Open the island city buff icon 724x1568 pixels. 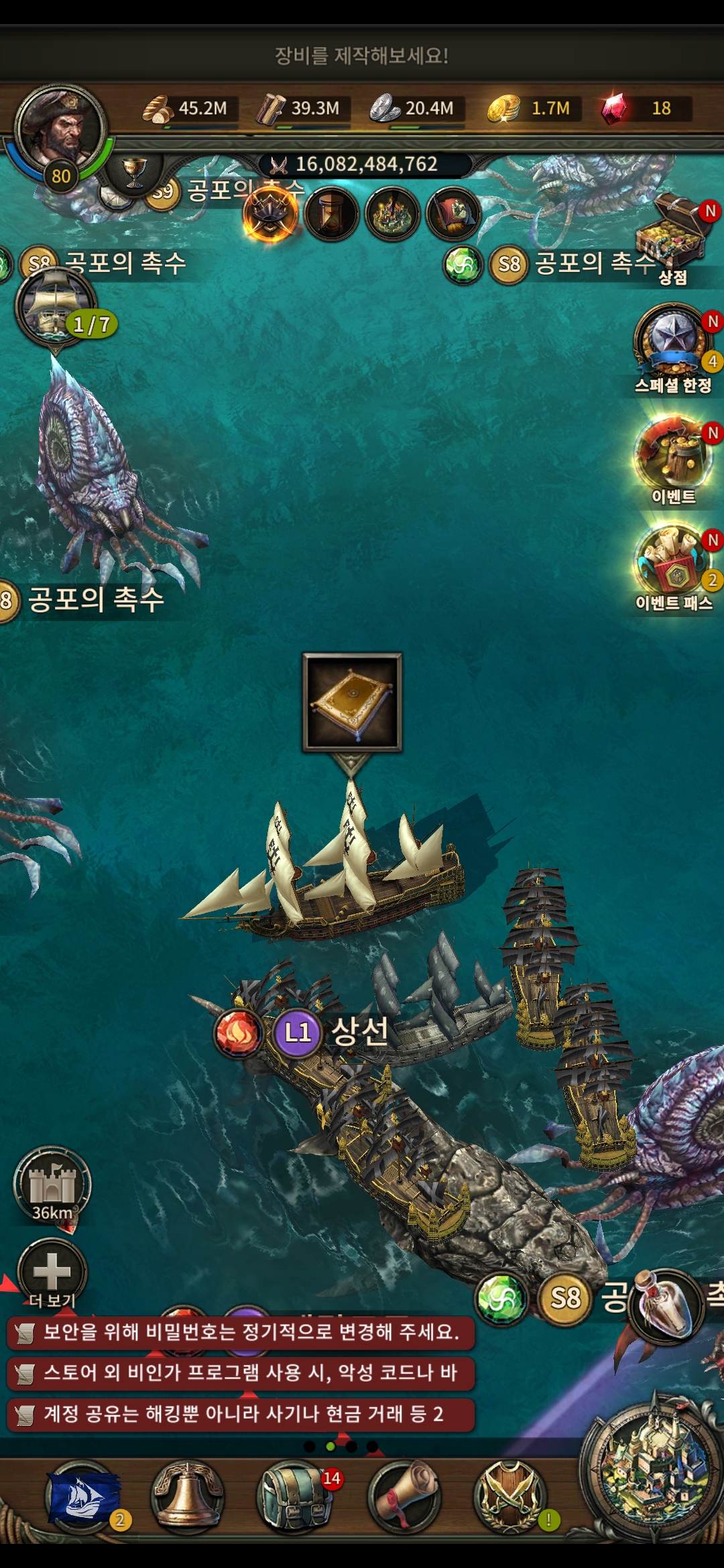393,214
